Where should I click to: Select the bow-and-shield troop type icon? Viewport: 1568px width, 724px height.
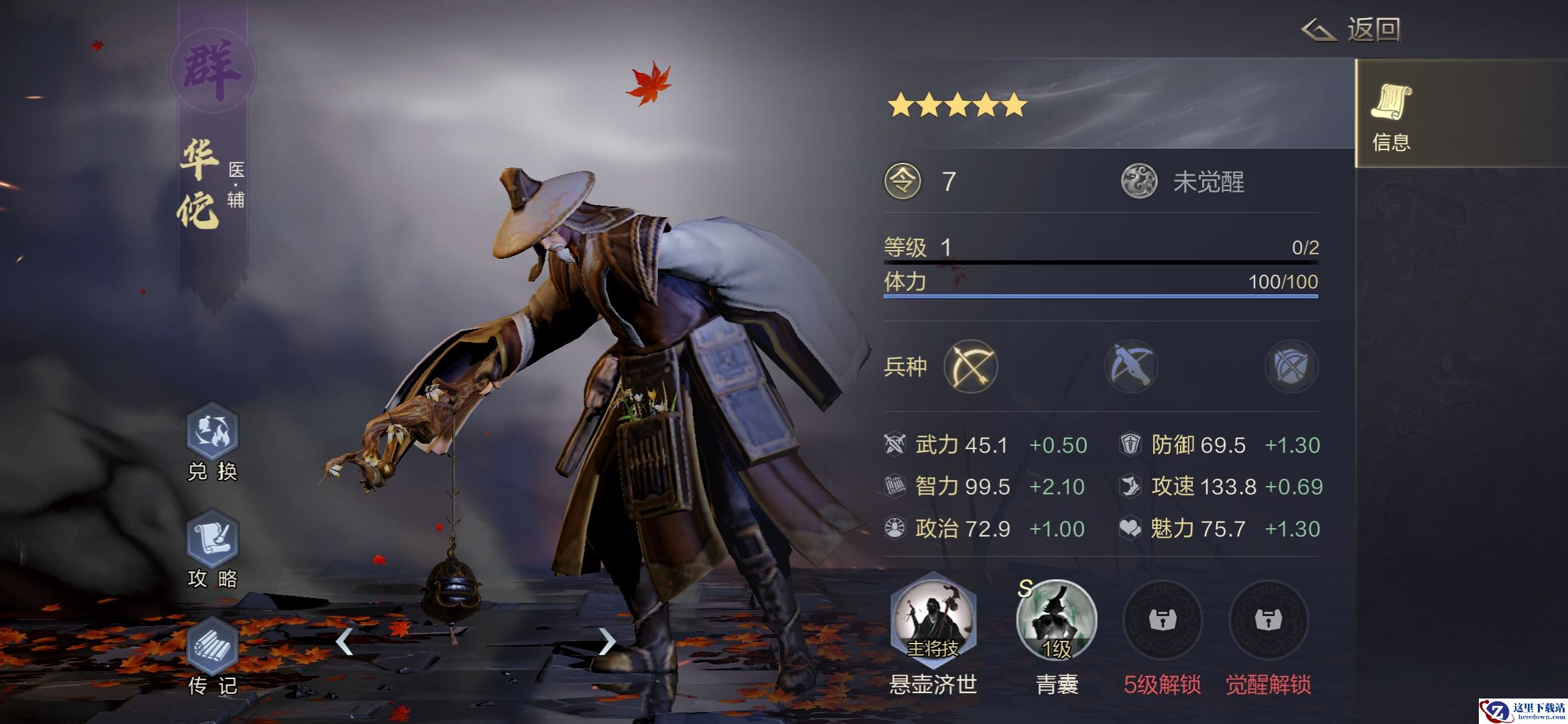click(x=1291, y=366)
